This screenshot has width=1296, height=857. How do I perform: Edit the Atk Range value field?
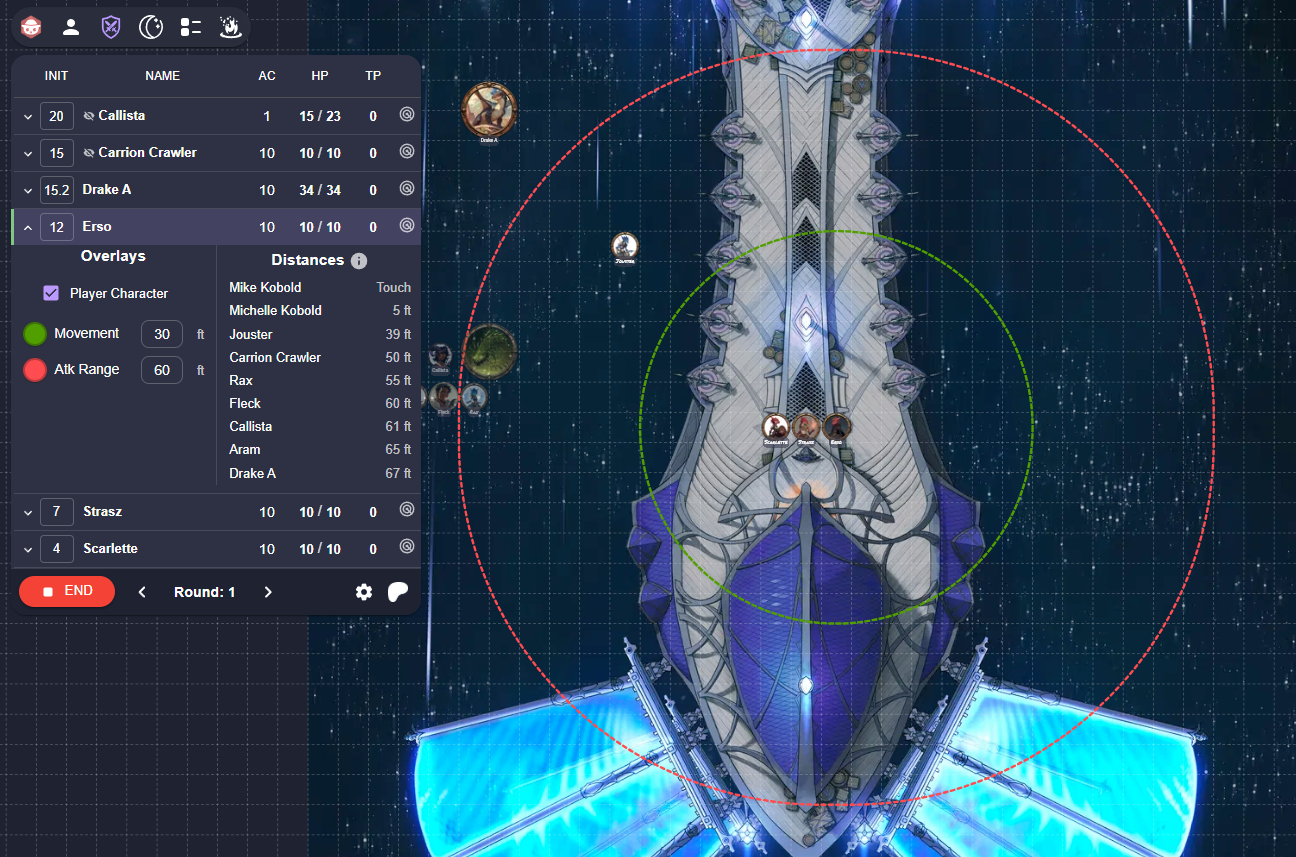point(161,370)
